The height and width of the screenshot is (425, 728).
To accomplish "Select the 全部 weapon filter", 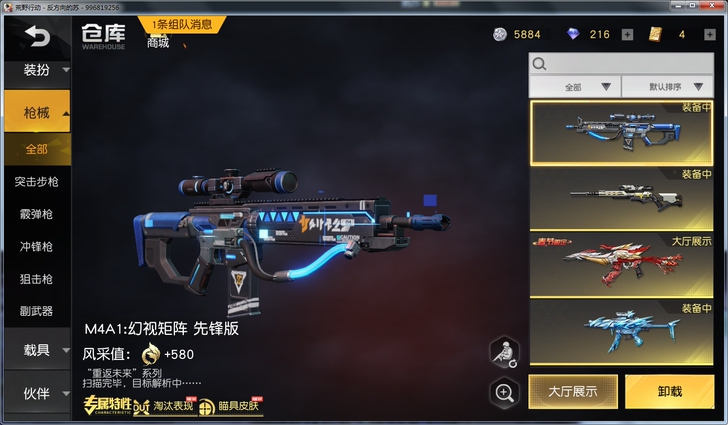I will [37, 149].
